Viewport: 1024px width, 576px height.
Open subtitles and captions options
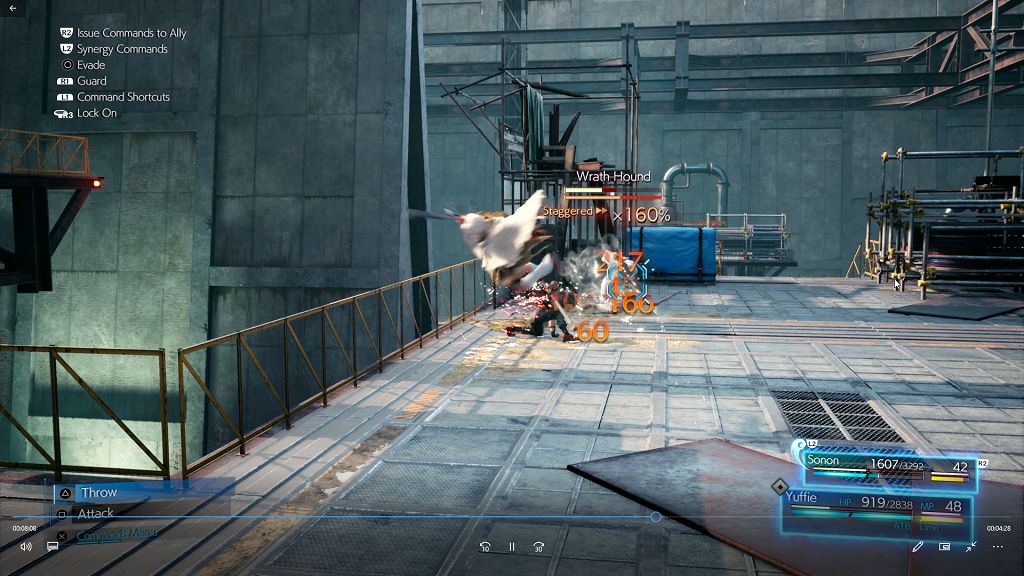click(x=53, y=547)
